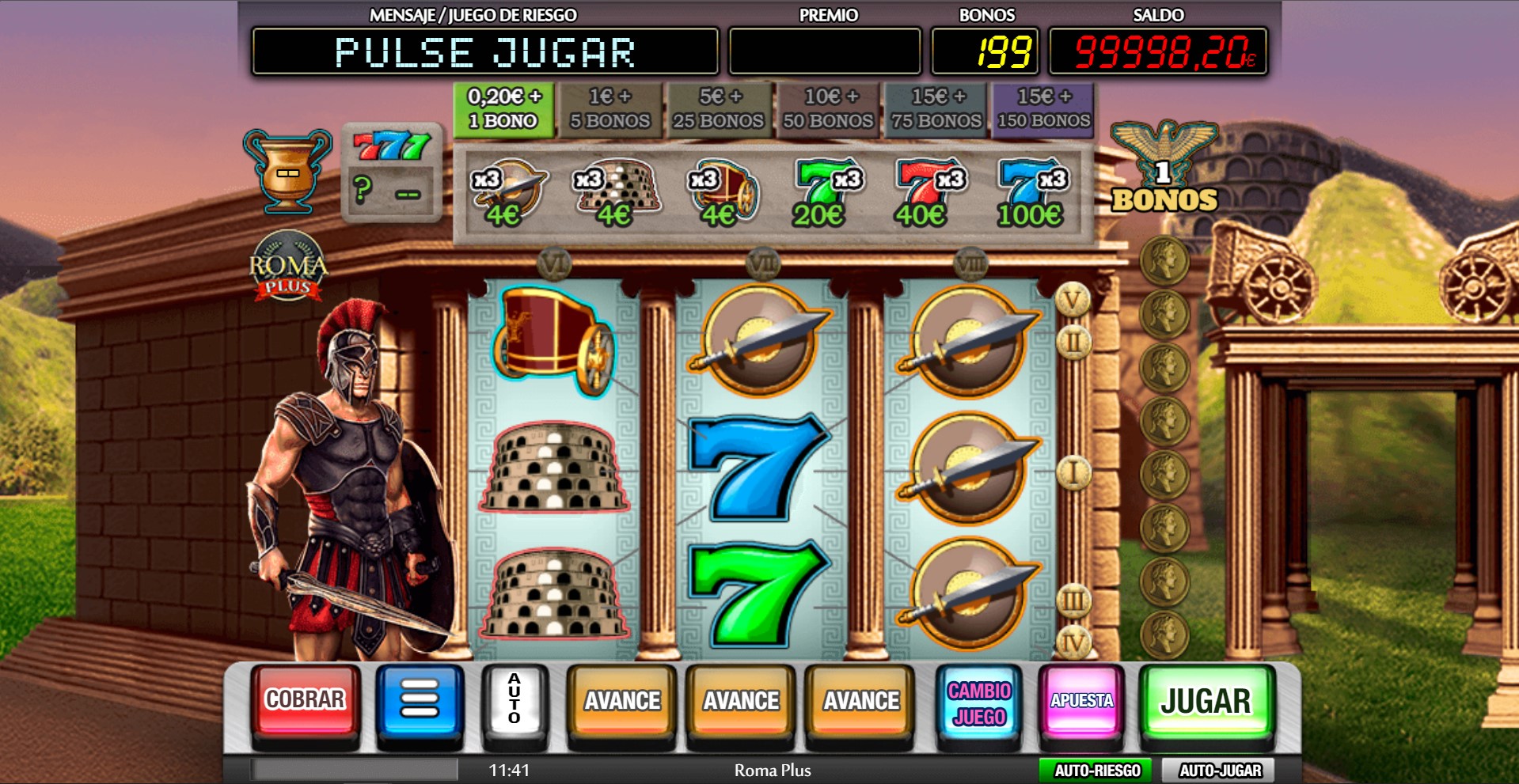Enable AUTO-RIESGO at the bottom bar
The height and width of the screenshot is (784, 1519).
1097,771
